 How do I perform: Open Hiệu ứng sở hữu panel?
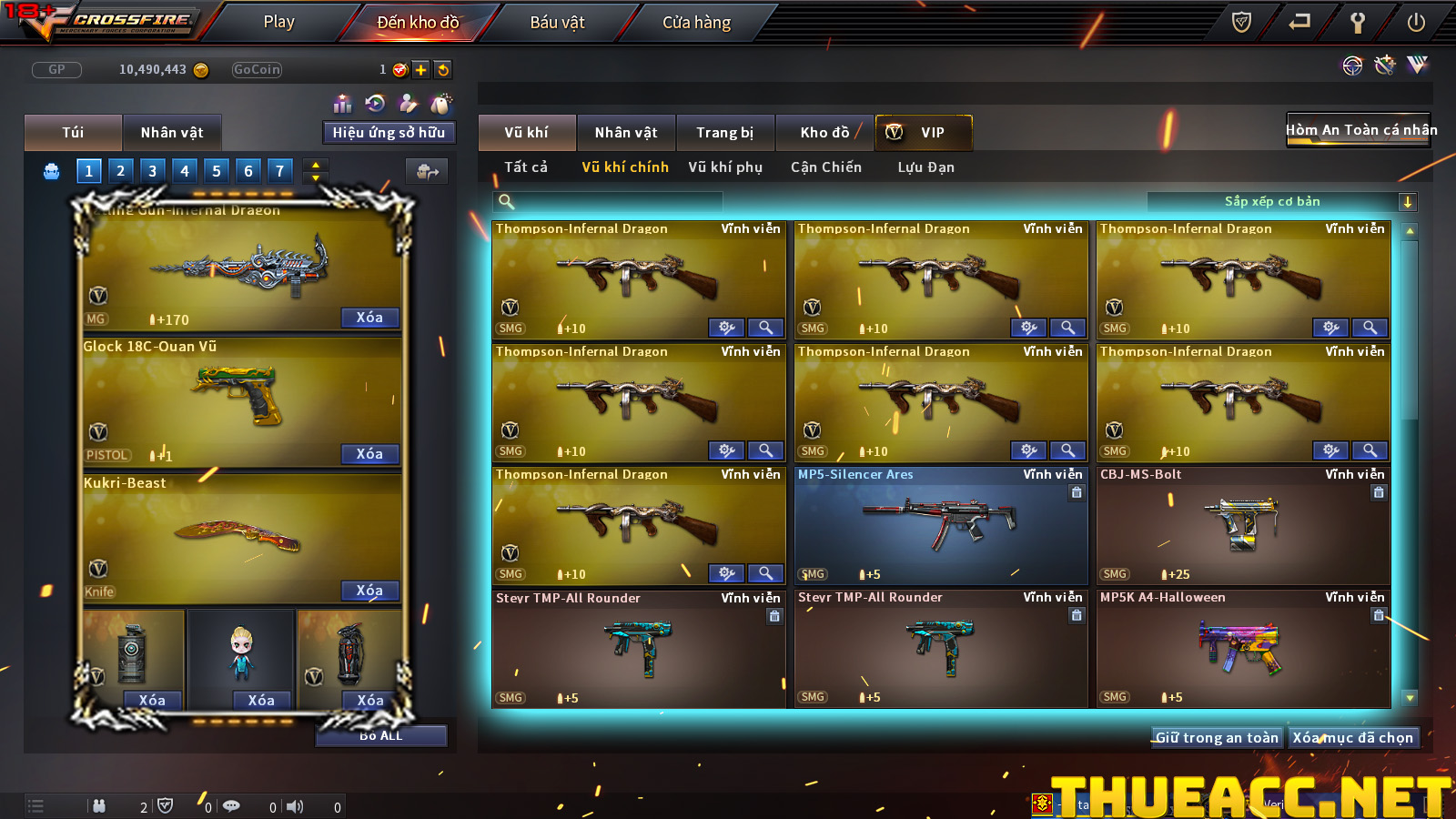(x=389, y=133)
